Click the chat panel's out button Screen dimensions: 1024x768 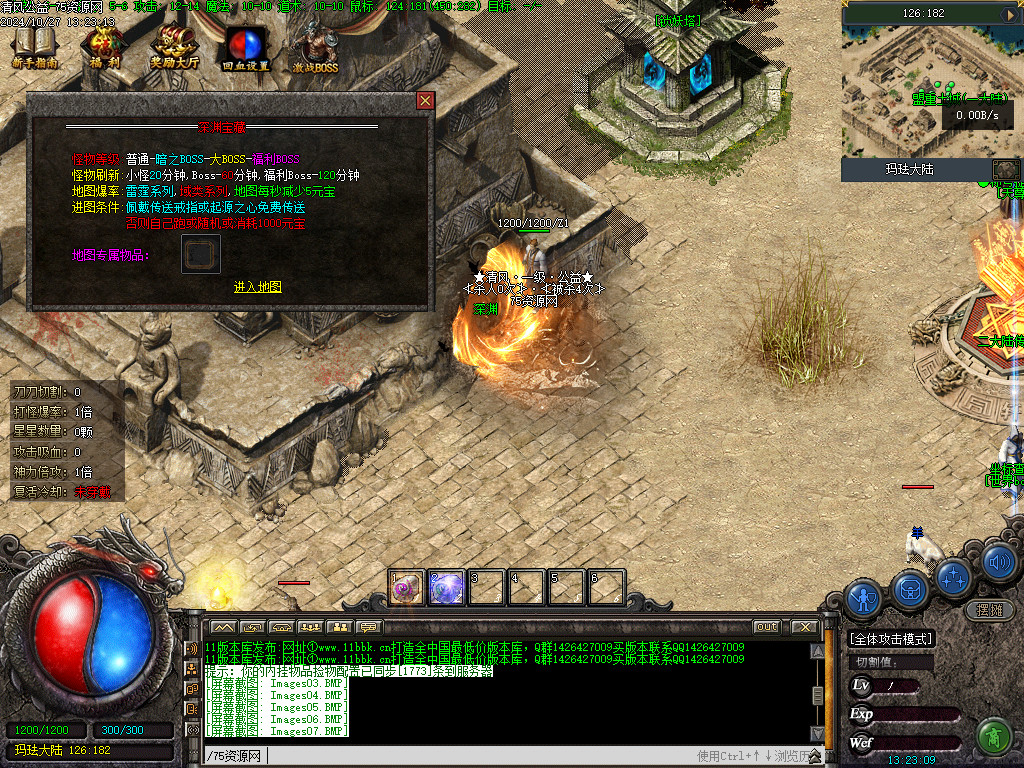(x=766, y=627)
